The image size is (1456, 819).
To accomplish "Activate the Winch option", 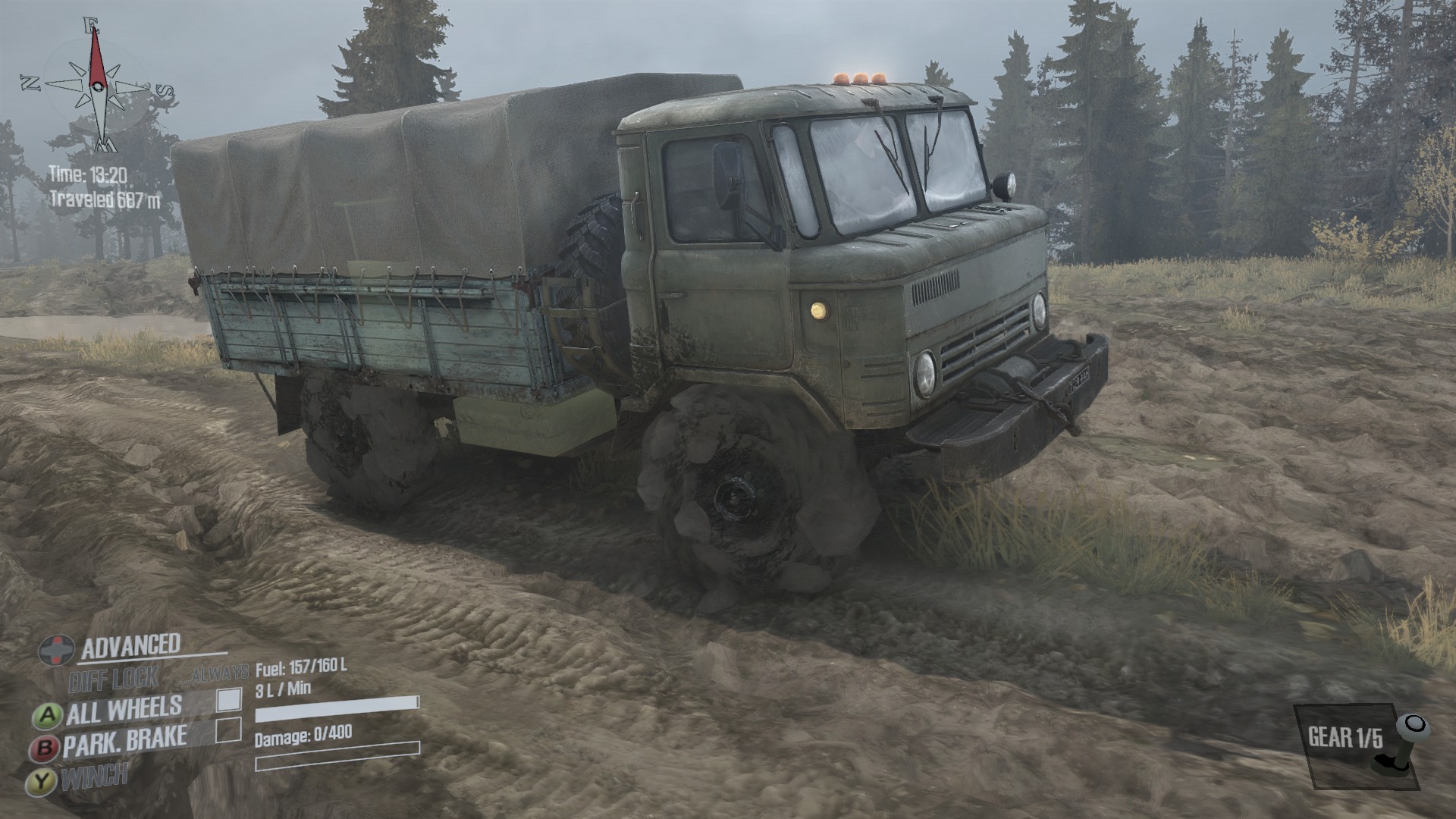I will [94, 777].
